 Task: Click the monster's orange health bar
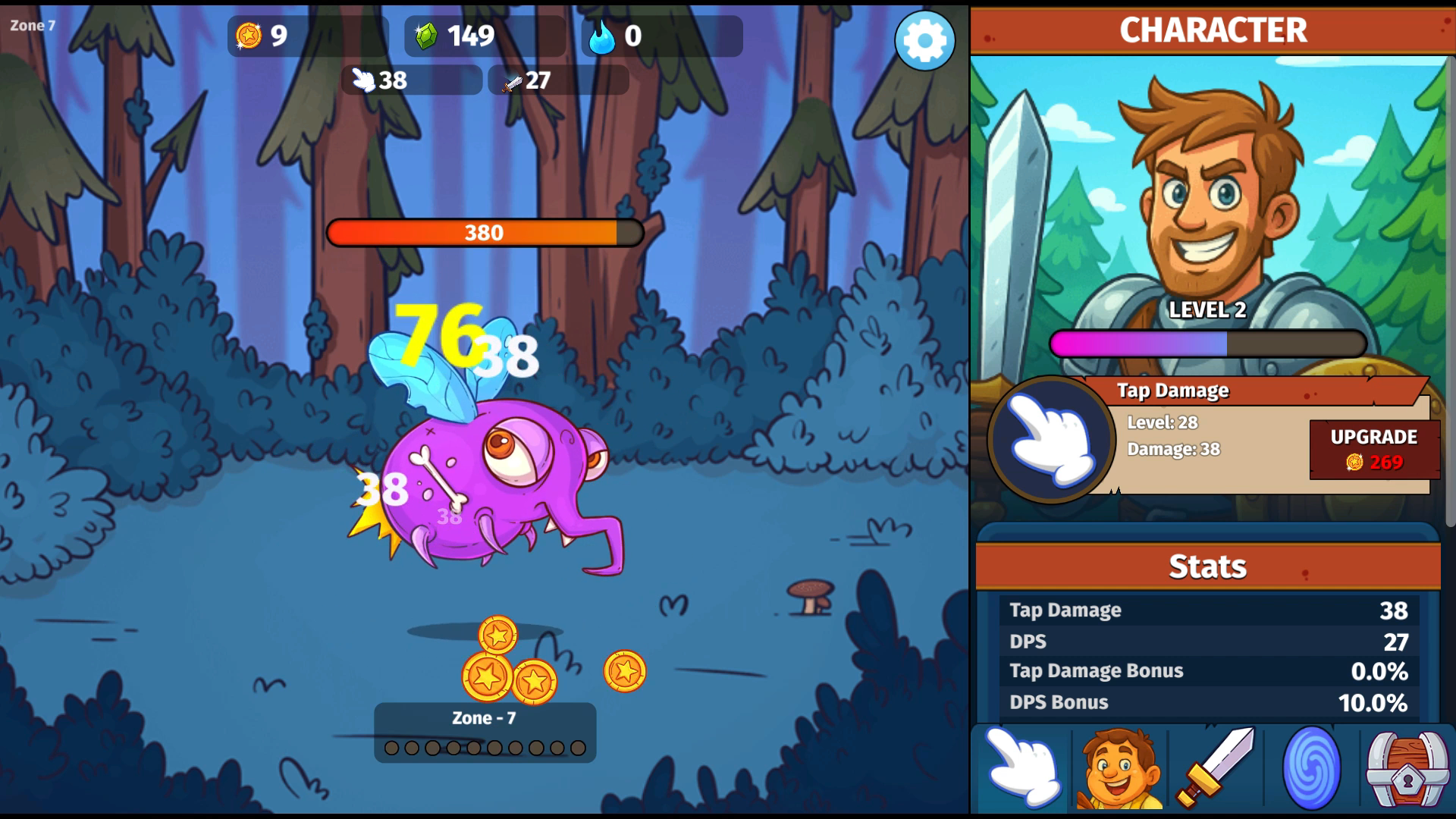[483, 233]
